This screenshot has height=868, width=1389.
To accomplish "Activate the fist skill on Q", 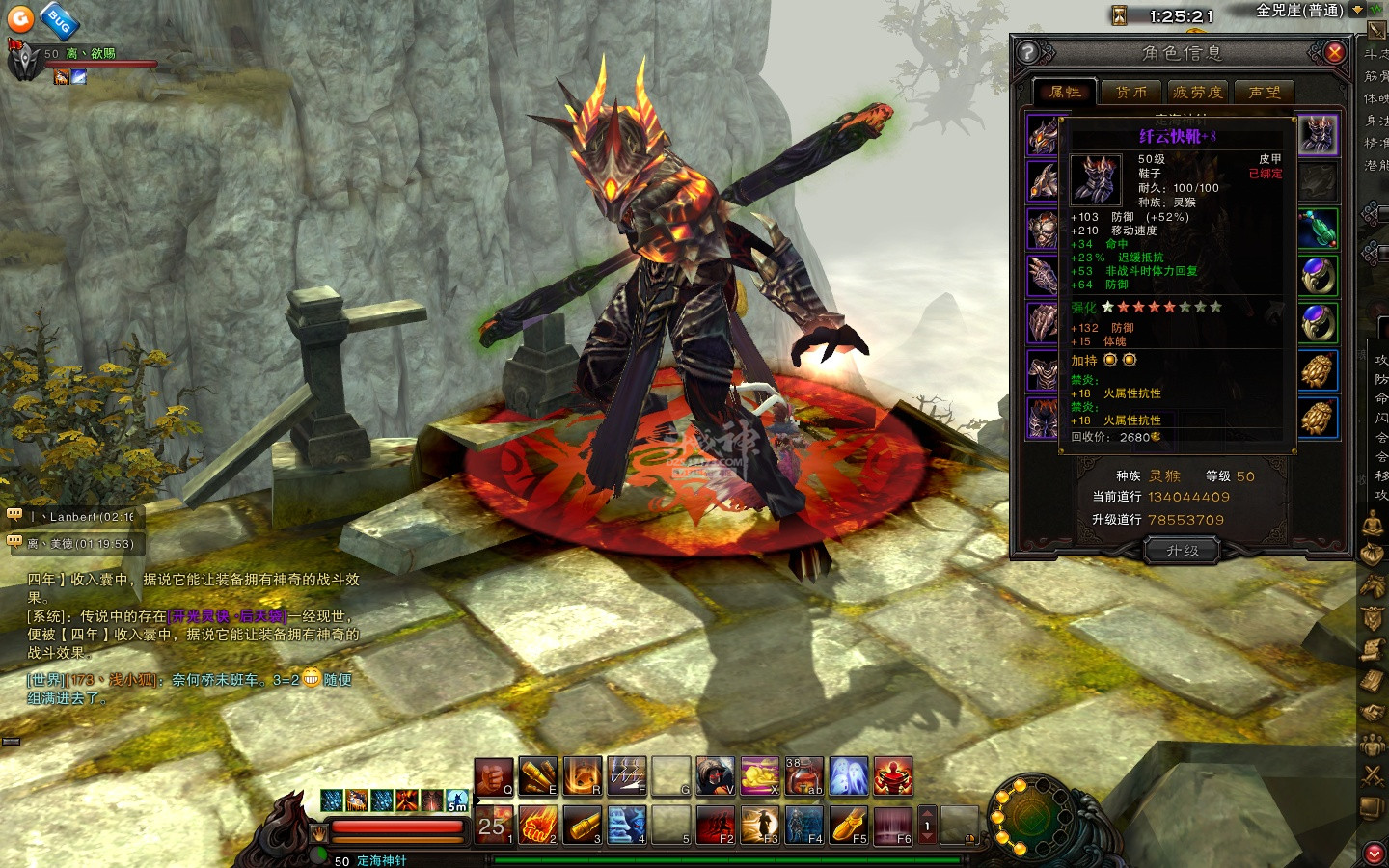I will pyautogui.click(x=493, y=776).
